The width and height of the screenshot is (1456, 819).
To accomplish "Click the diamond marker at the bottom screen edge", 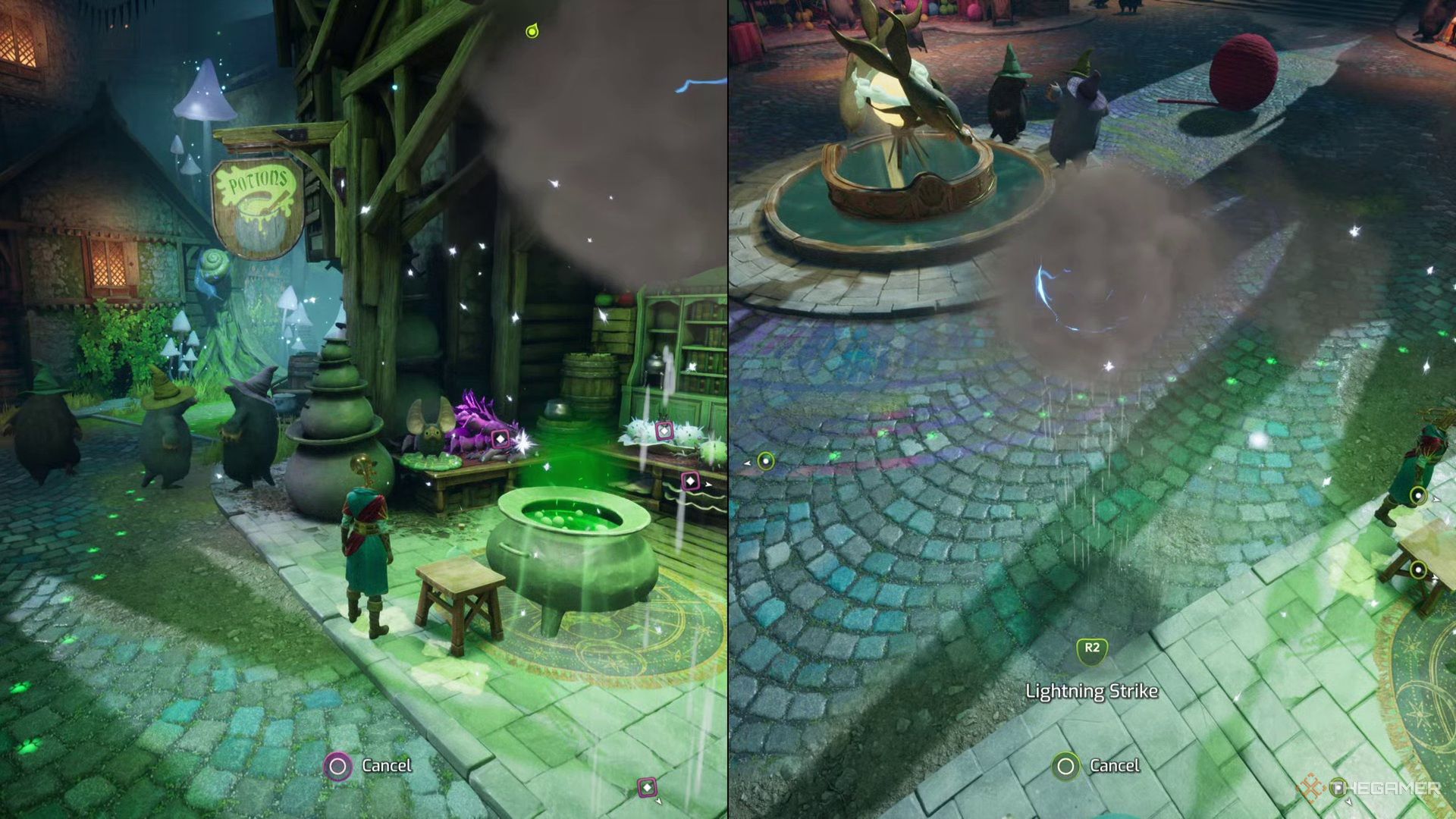I will coord(647,787).
